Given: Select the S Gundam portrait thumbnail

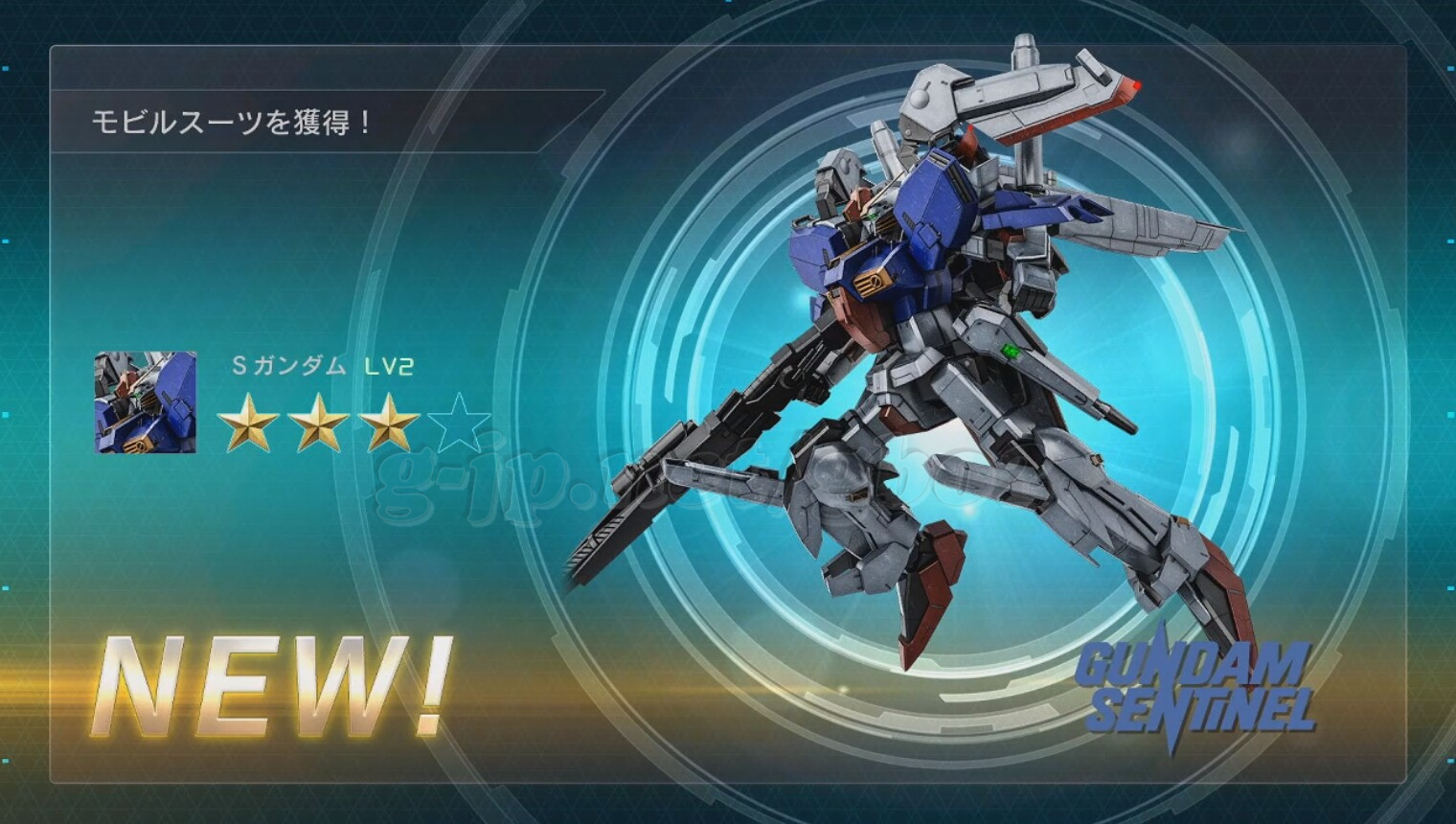Looking at the screenshot, I should 146,402.
